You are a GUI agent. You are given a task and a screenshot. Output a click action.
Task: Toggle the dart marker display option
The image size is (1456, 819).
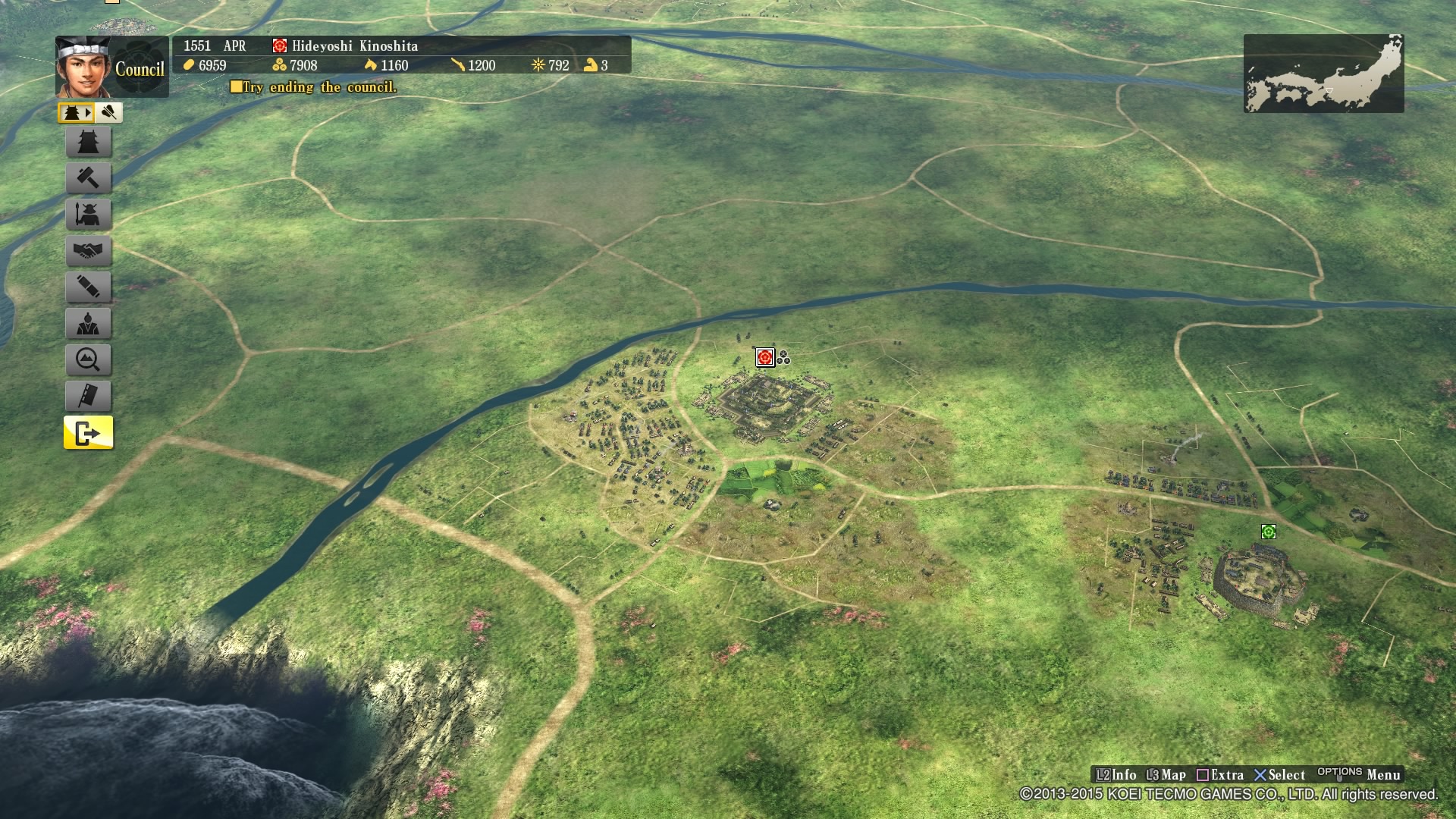tap(107, 112)
